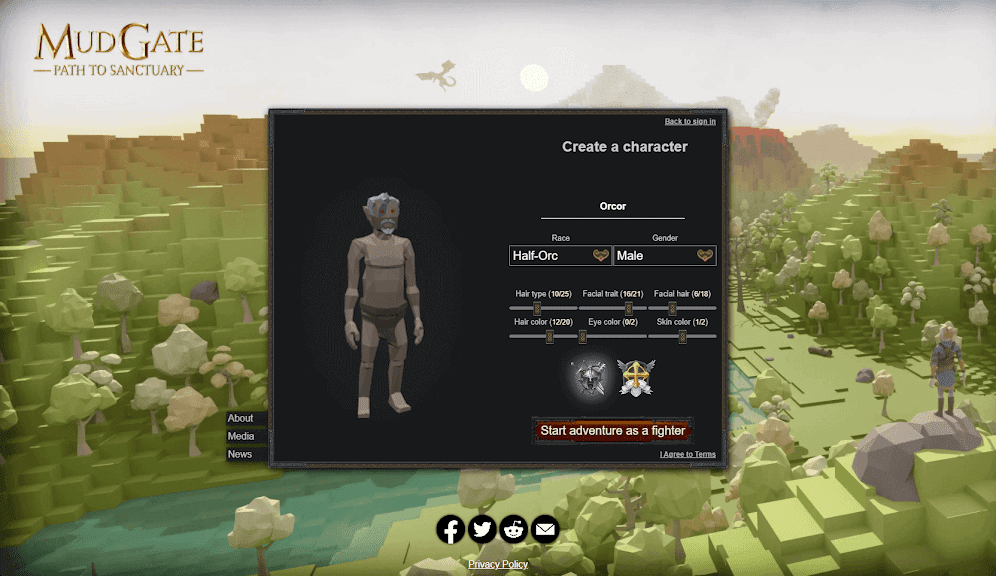
Task: Open the About tab
Action: [241, 418]
